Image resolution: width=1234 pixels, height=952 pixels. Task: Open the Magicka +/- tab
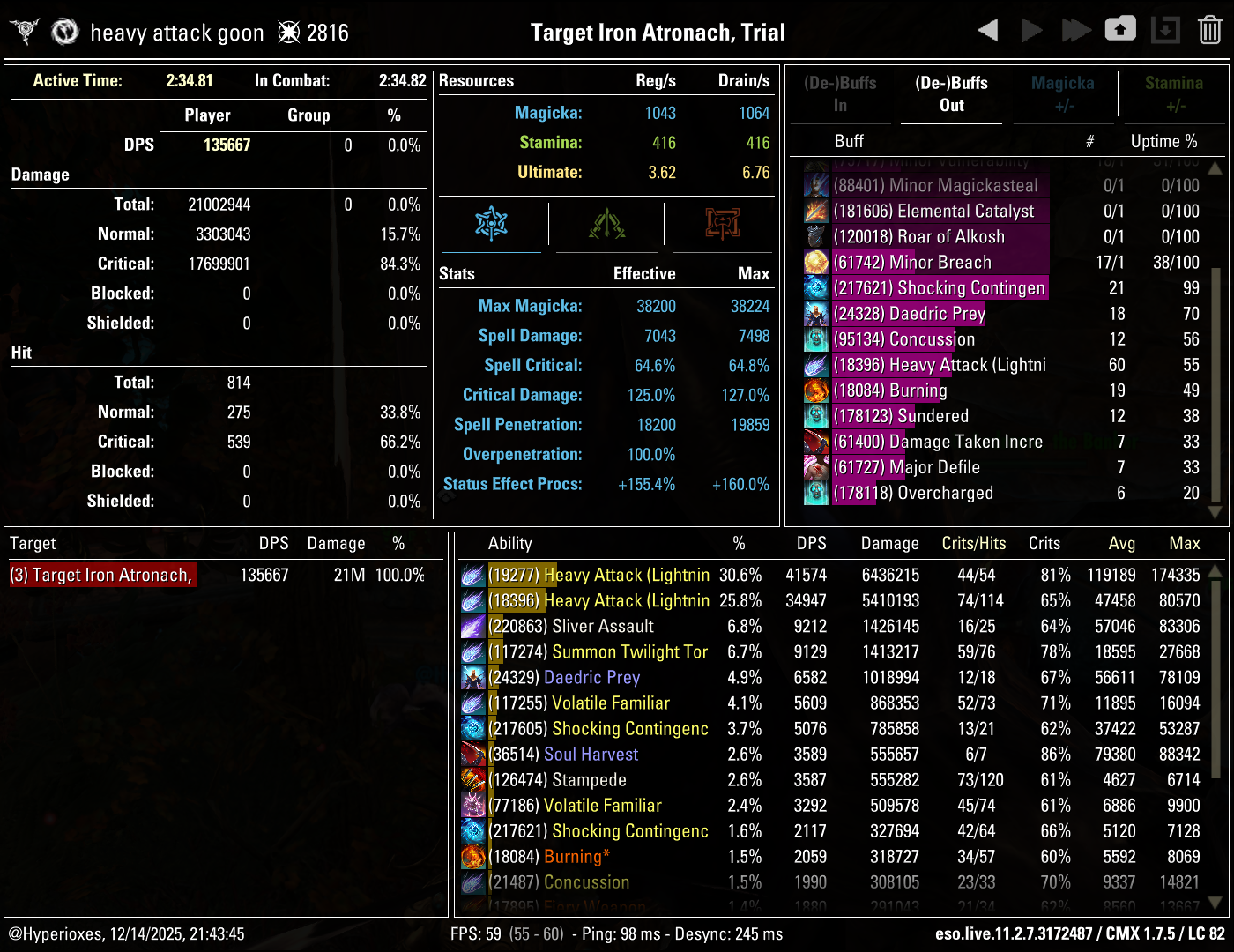click(x=1062, y=94)
